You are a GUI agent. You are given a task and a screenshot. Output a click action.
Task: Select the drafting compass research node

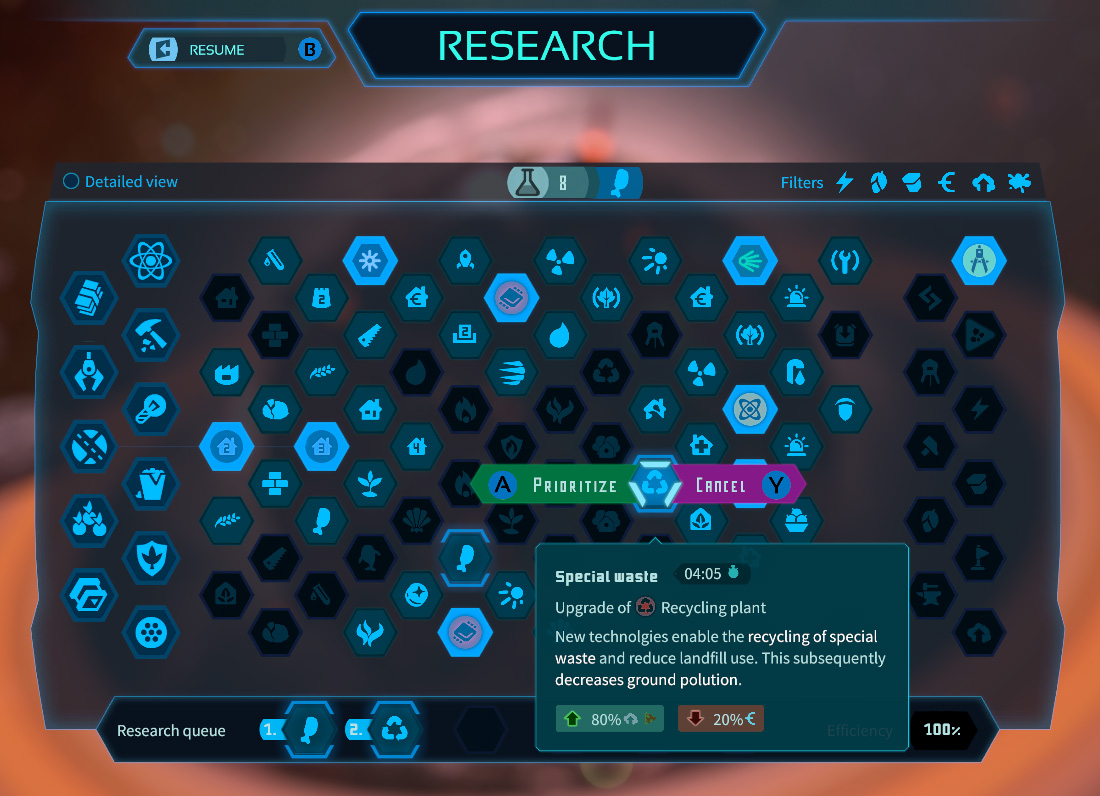pos(978,262)
